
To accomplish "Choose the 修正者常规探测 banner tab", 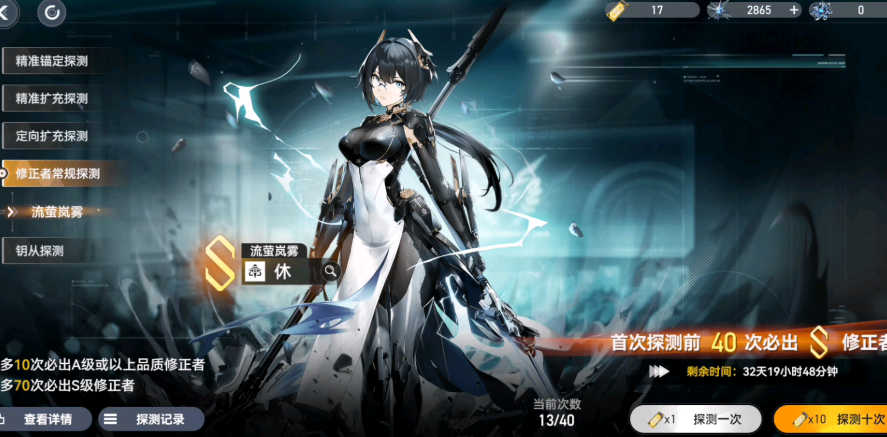I will 62,173.
